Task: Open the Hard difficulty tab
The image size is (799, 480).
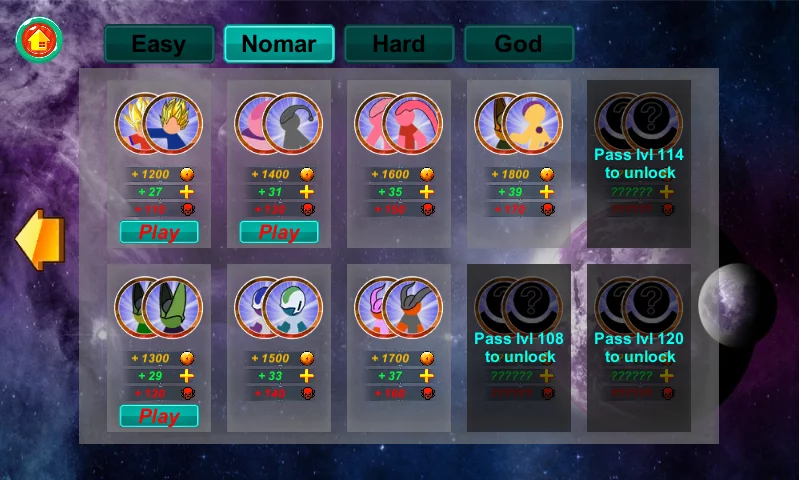Action: (x=399, y=44)
